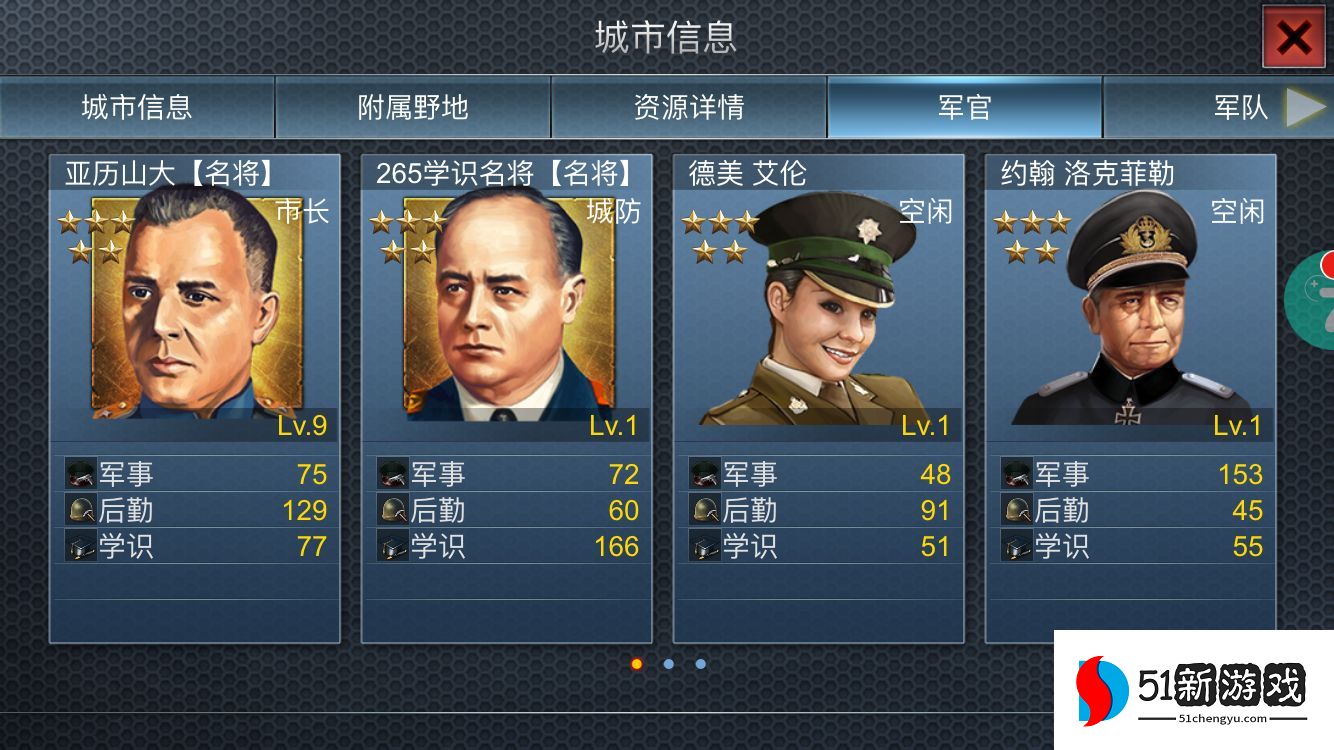Viewport: 1334px width, 750px height.
Task: Open the 城市信息 tab
Action: point(137,107)
